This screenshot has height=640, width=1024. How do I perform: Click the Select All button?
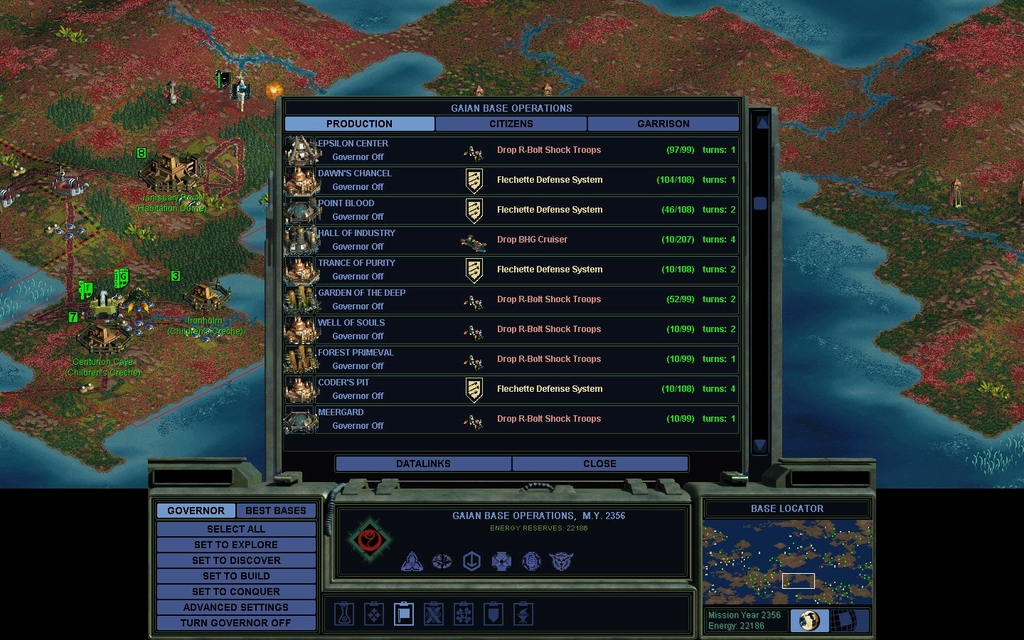(x=236, y=529)
